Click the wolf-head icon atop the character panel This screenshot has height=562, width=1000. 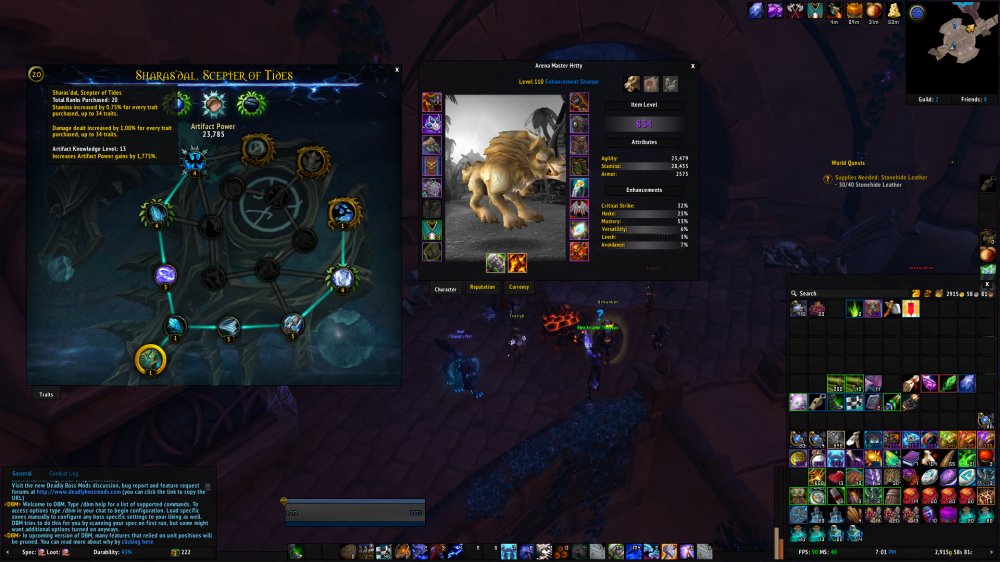click(632, 84)
